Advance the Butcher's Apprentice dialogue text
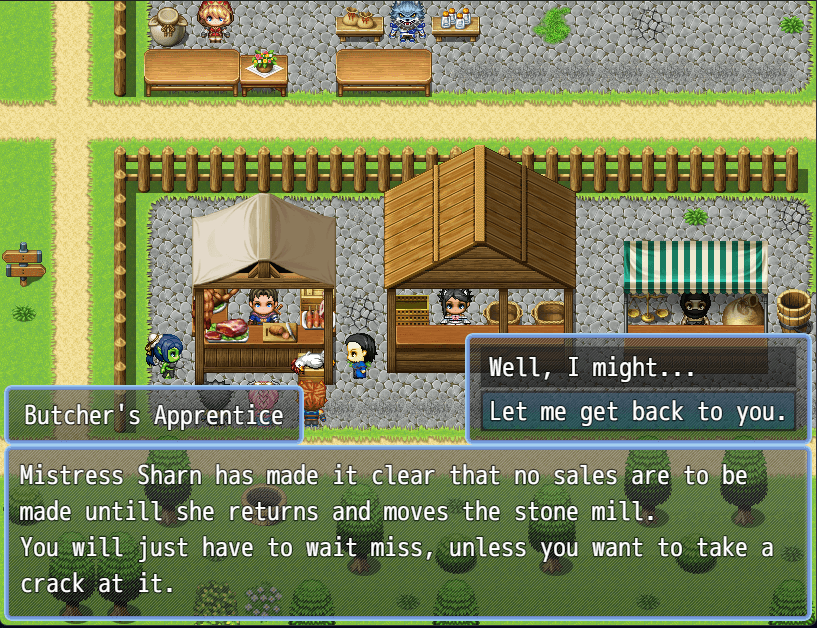817x628 pixels. pyautogui.click(x=408, y=530)
